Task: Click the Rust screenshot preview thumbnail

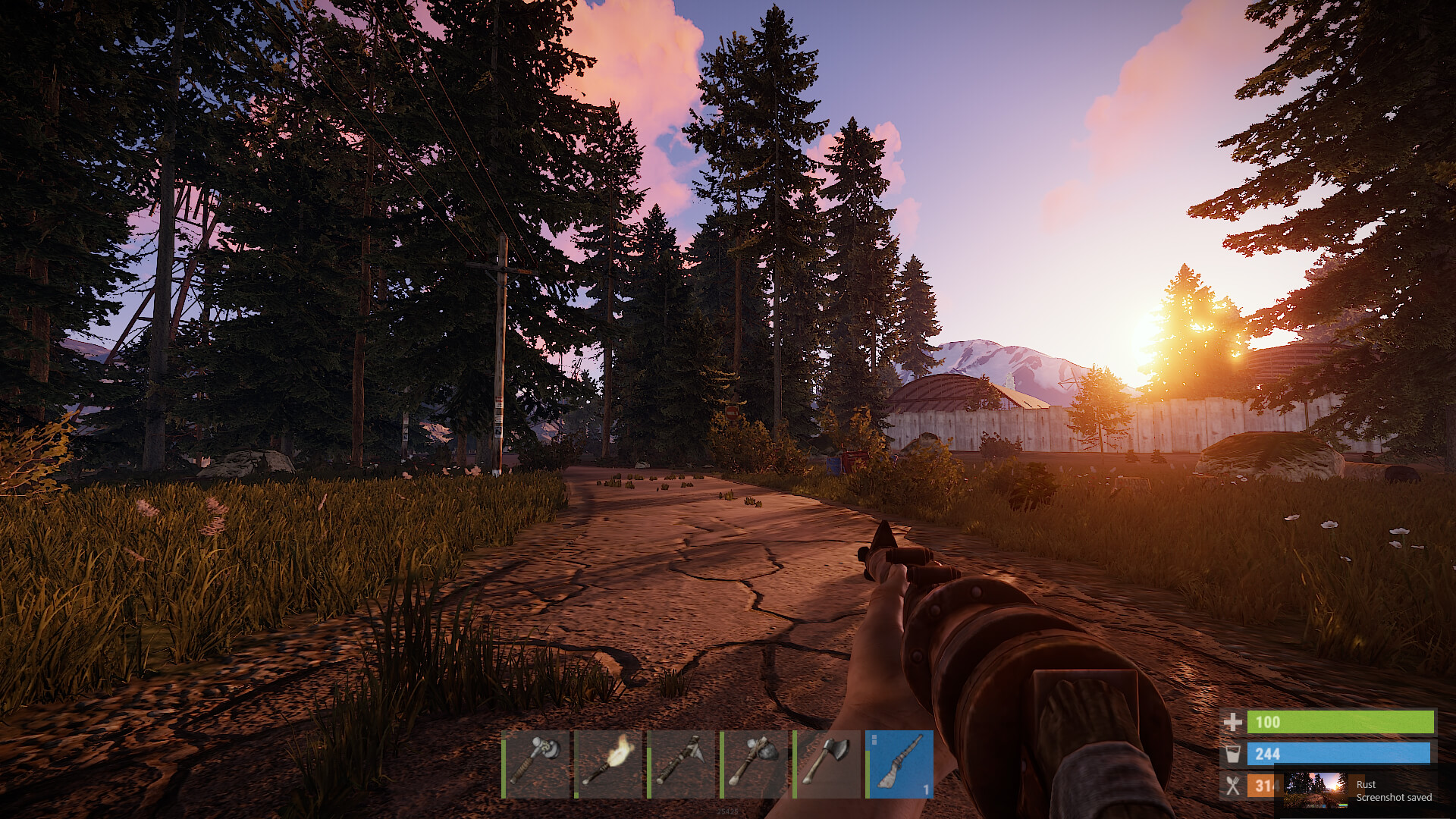Action: [x=1317, y=790]
